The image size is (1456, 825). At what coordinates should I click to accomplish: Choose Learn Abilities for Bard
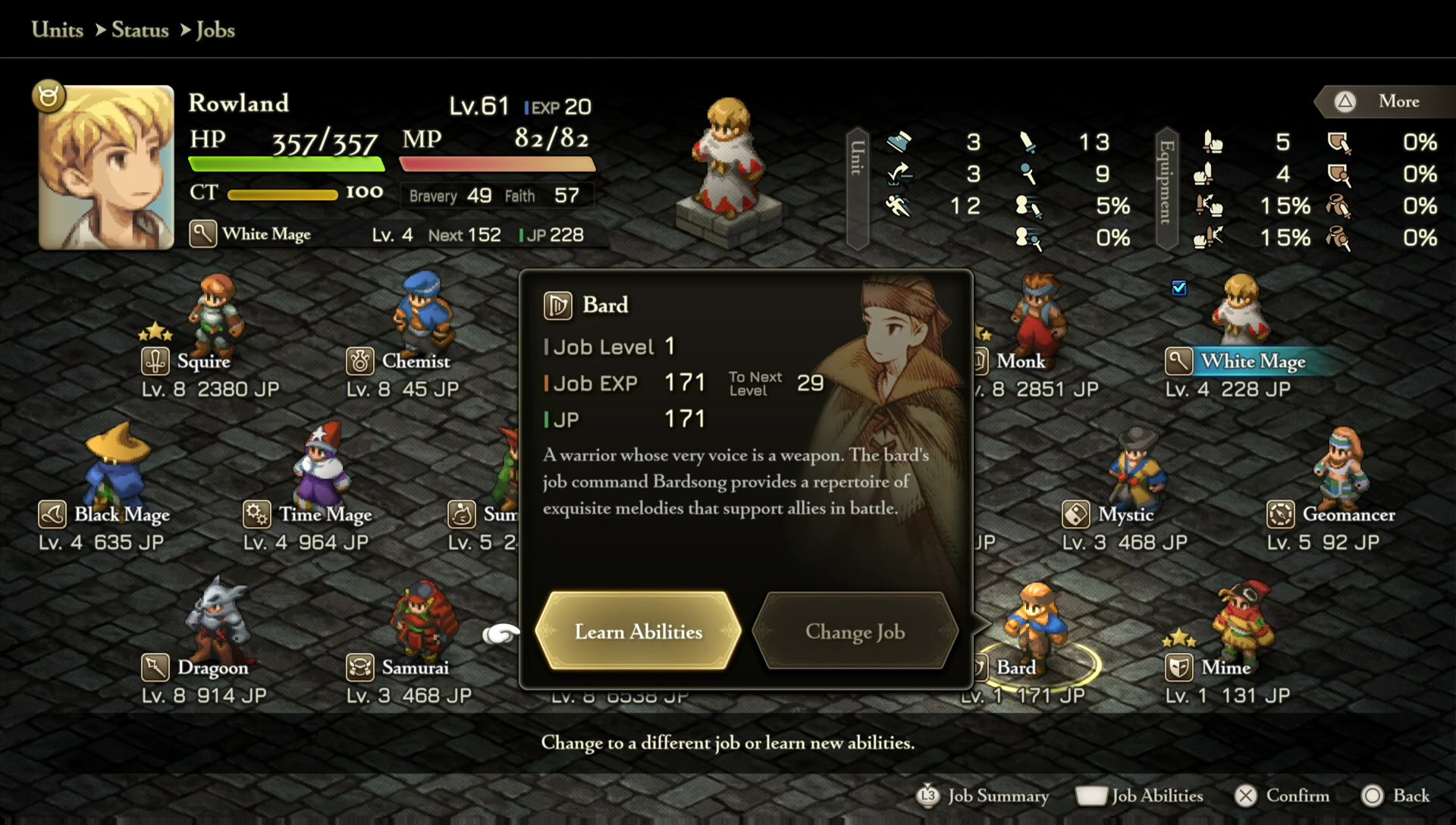tap(638, 632)
